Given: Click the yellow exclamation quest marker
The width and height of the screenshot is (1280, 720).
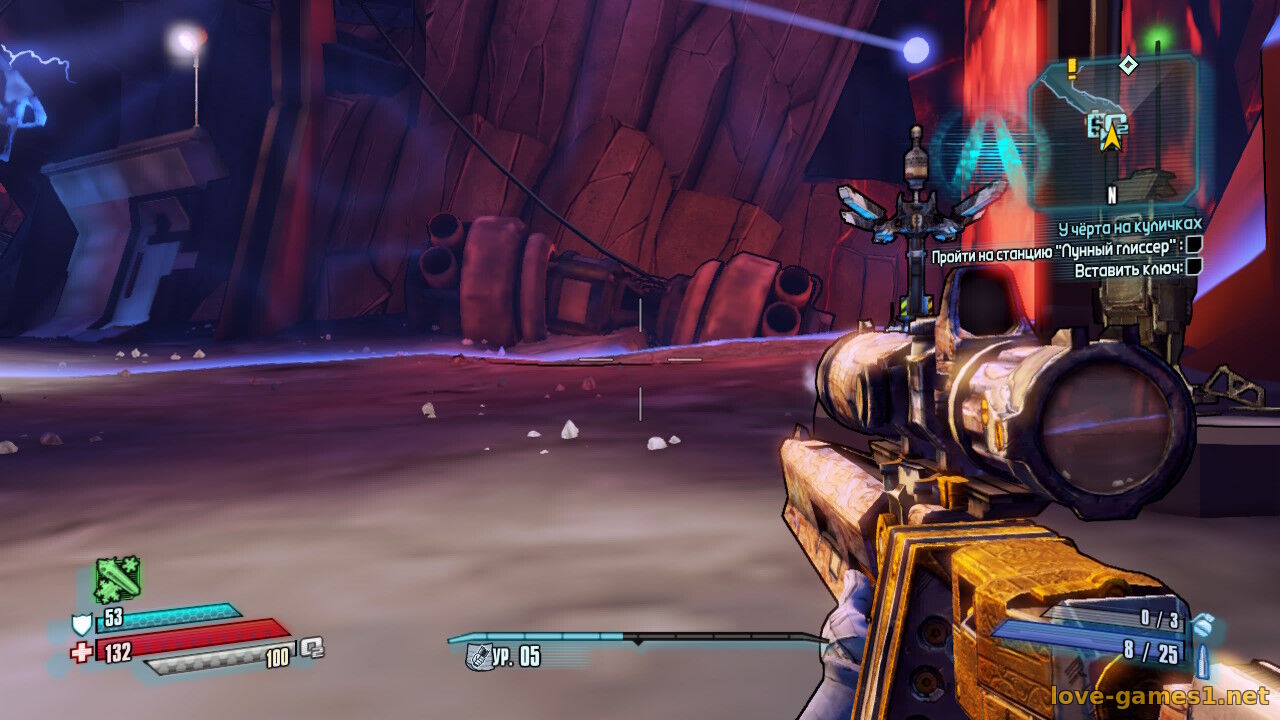Looking at the screenshot, I should [1073, 67].
